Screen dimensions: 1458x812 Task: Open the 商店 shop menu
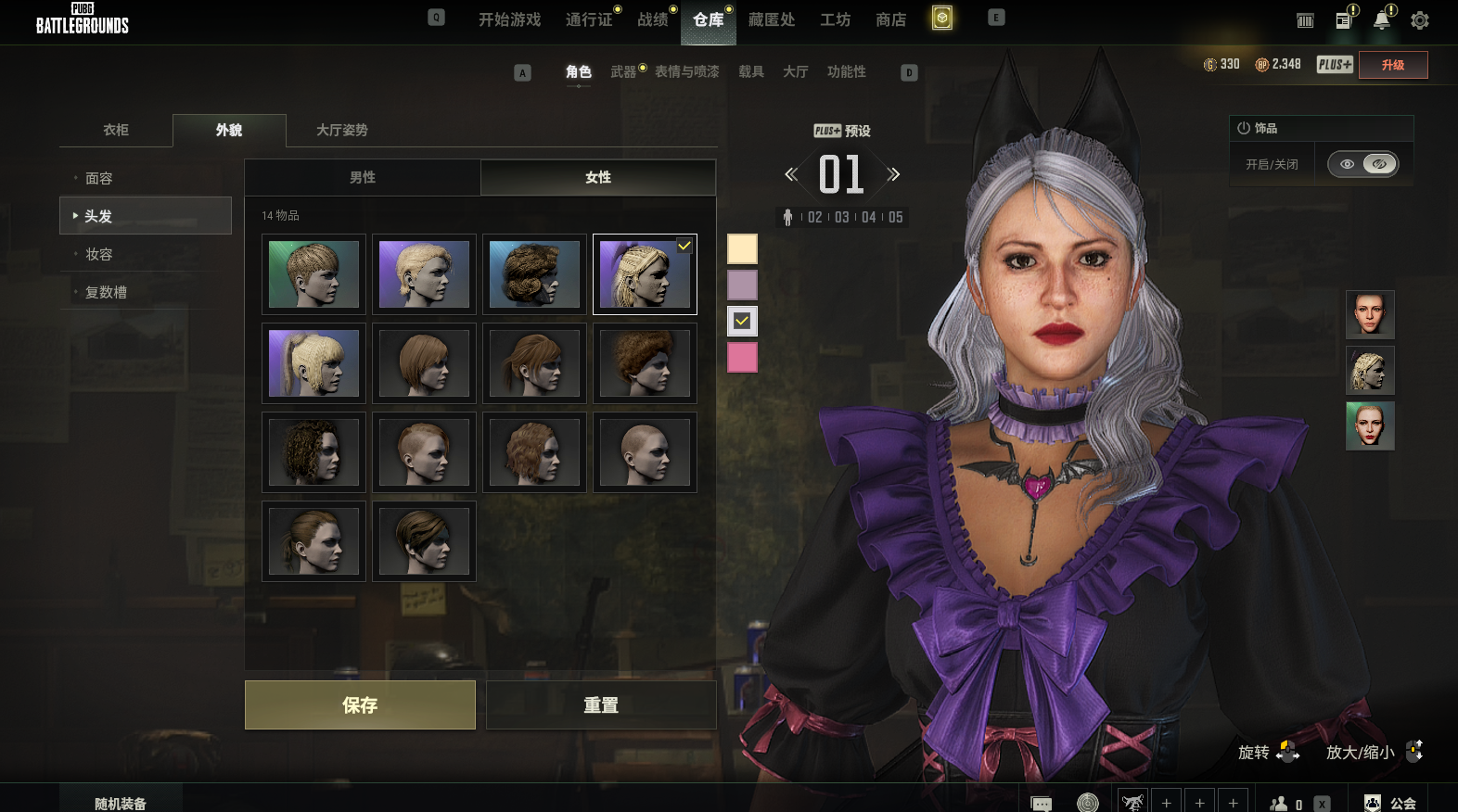tap(890, 19)
